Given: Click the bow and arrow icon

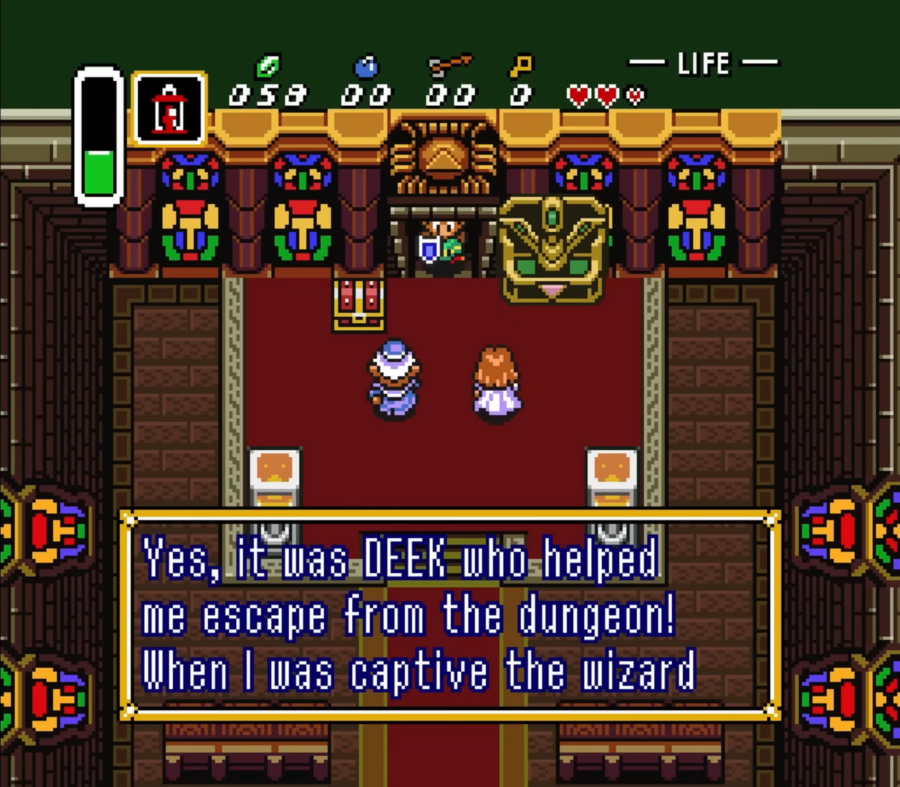Looking at the screenshot, I should tap(450, 66).
